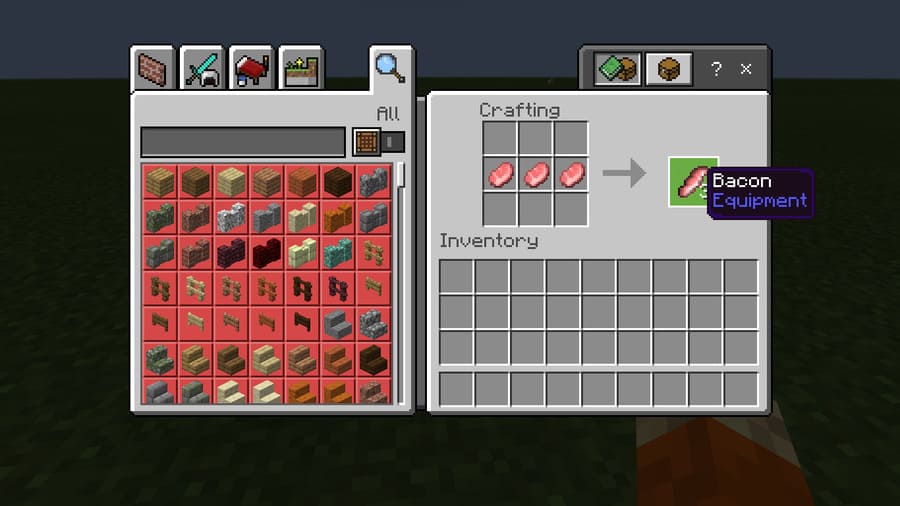Pick up the middle raw porkchop in crafting grid

point(536,175)
